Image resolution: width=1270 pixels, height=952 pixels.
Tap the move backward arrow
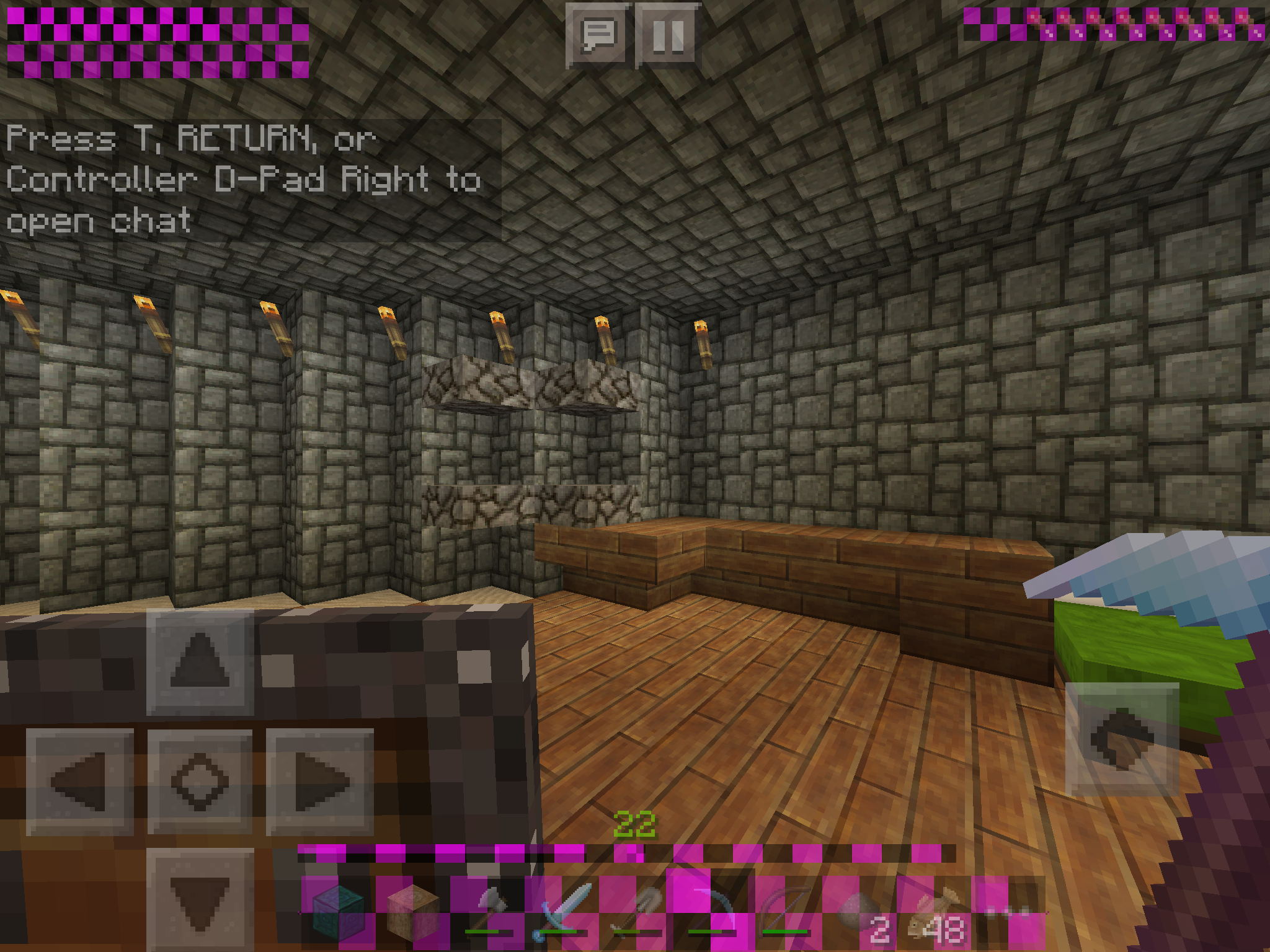click(x=200, y=899)
